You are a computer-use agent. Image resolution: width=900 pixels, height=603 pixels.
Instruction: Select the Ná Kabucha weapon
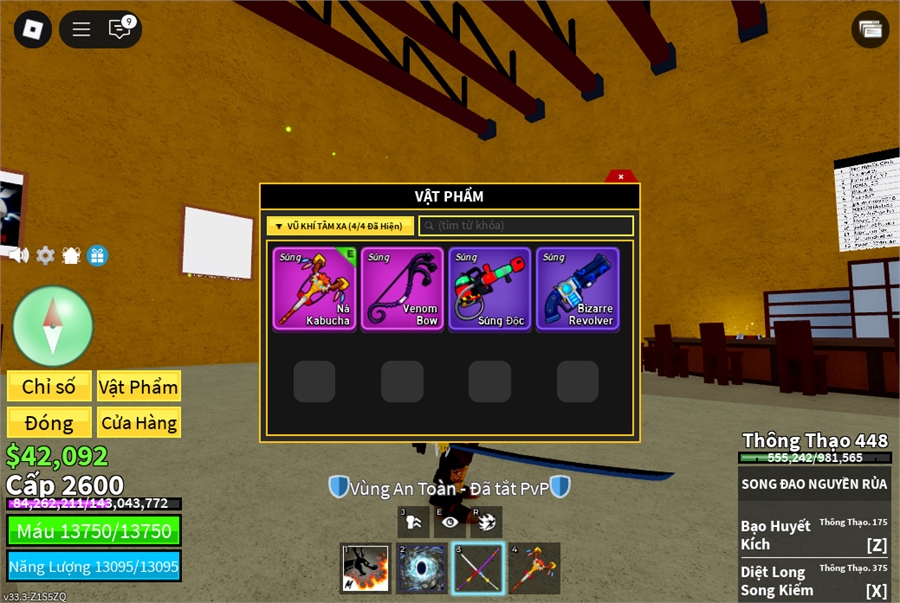tap(314, 288)
